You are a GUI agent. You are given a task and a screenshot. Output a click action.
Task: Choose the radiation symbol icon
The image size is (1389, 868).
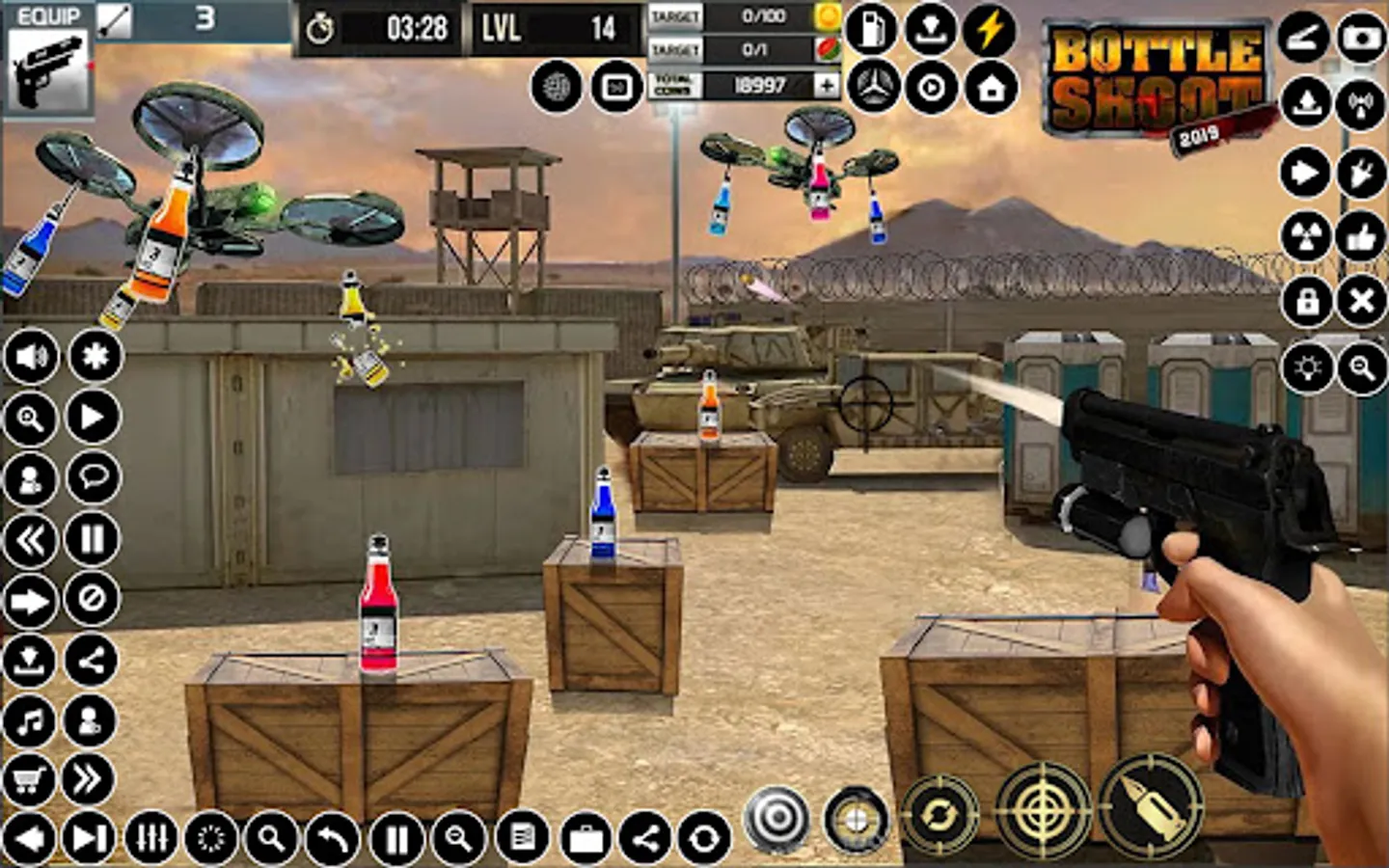(x=1305, y=236)
